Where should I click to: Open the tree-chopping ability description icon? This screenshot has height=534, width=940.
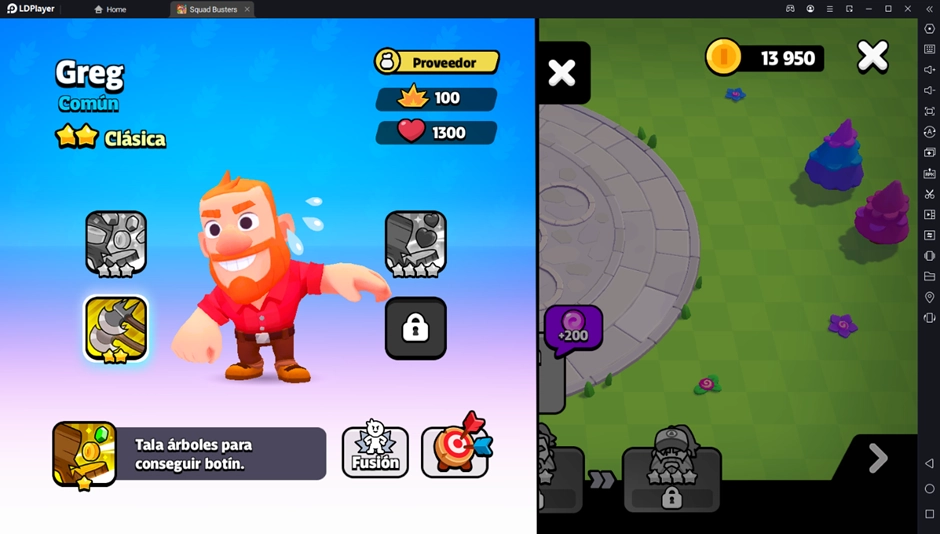point(85,454)
